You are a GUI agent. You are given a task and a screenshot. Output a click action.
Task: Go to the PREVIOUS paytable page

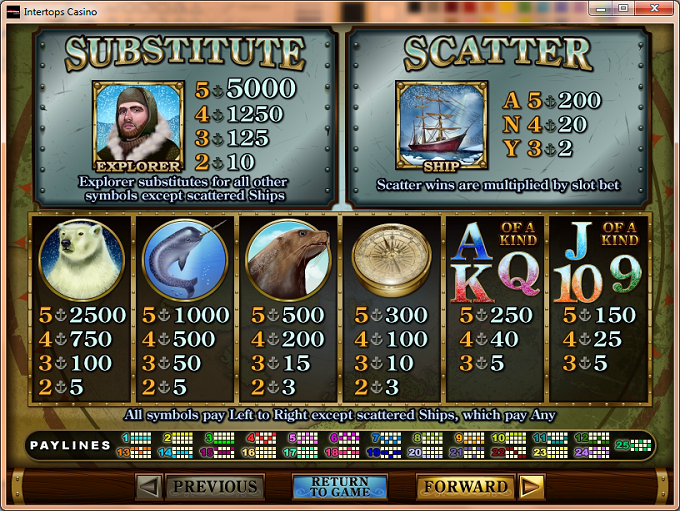215,487
